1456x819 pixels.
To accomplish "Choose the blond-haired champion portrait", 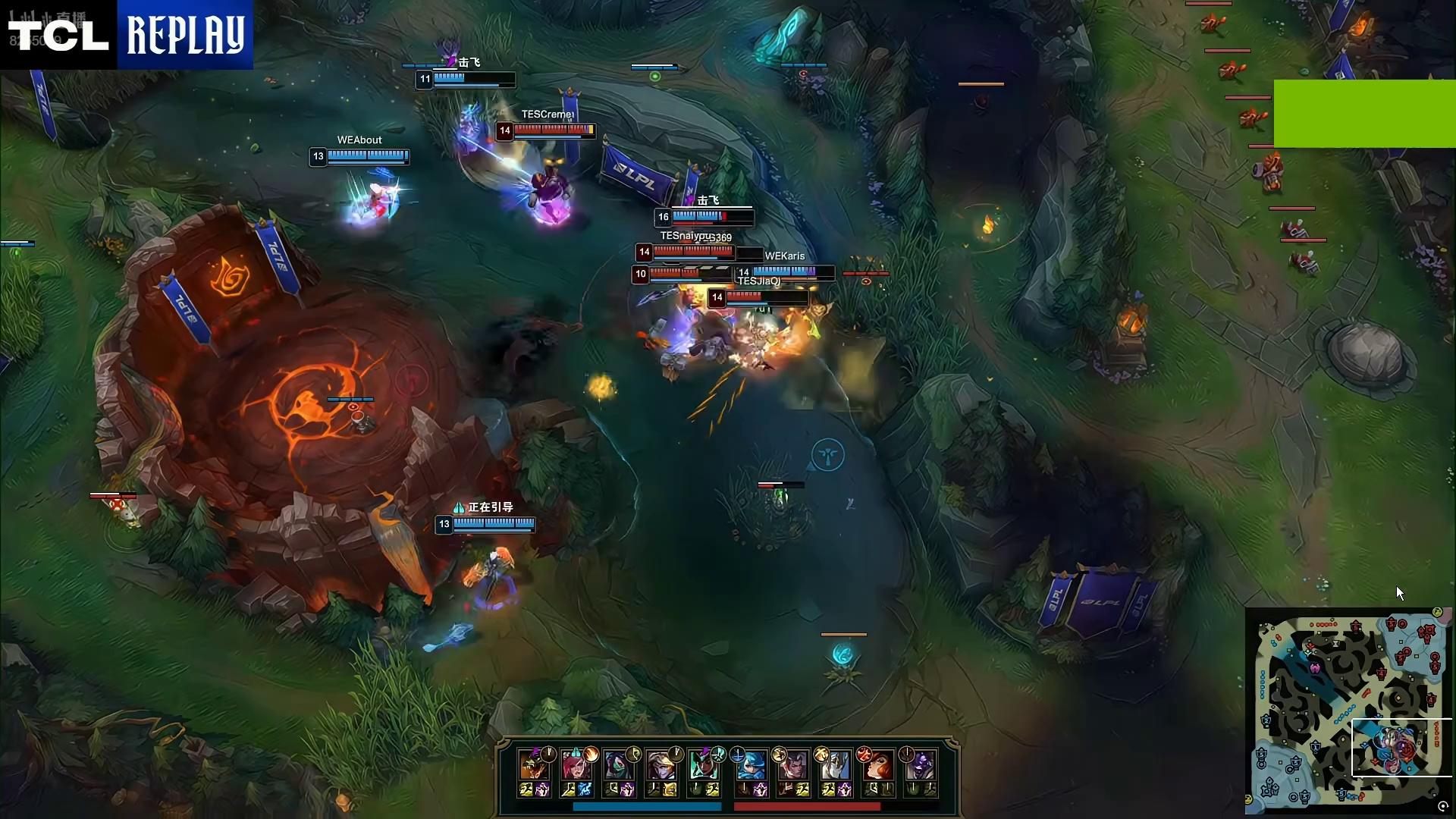I will (x=661, y=766).
